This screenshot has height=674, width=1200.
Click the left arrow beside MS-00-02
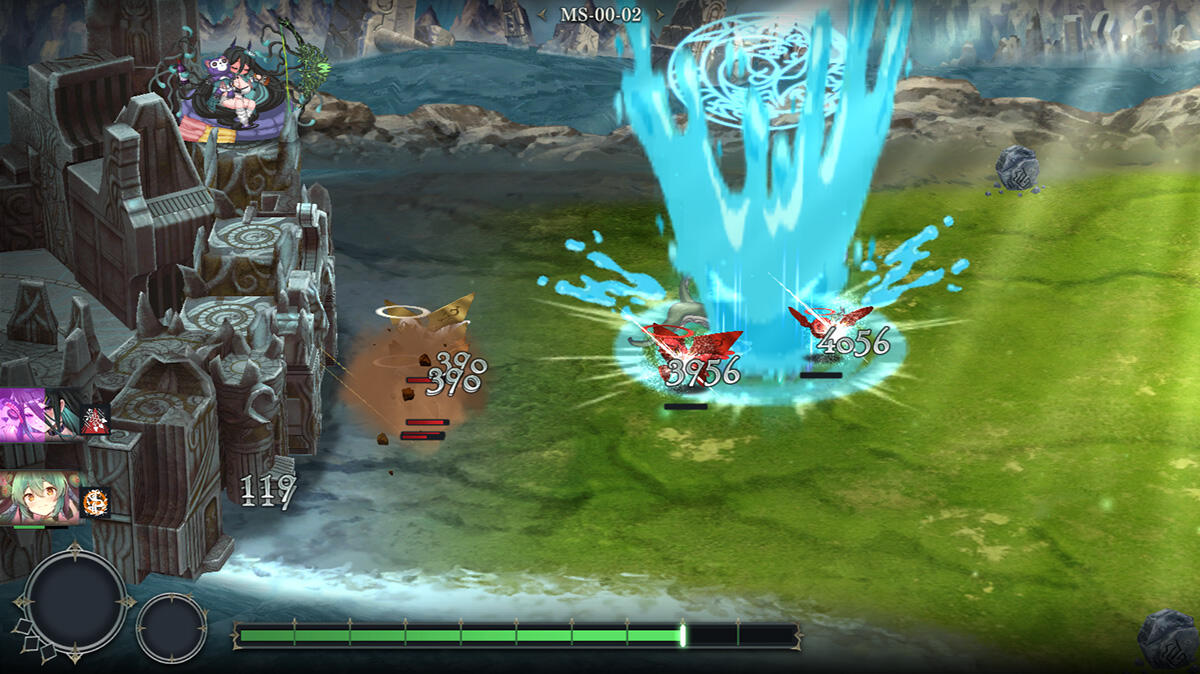(x=545, y=15)
